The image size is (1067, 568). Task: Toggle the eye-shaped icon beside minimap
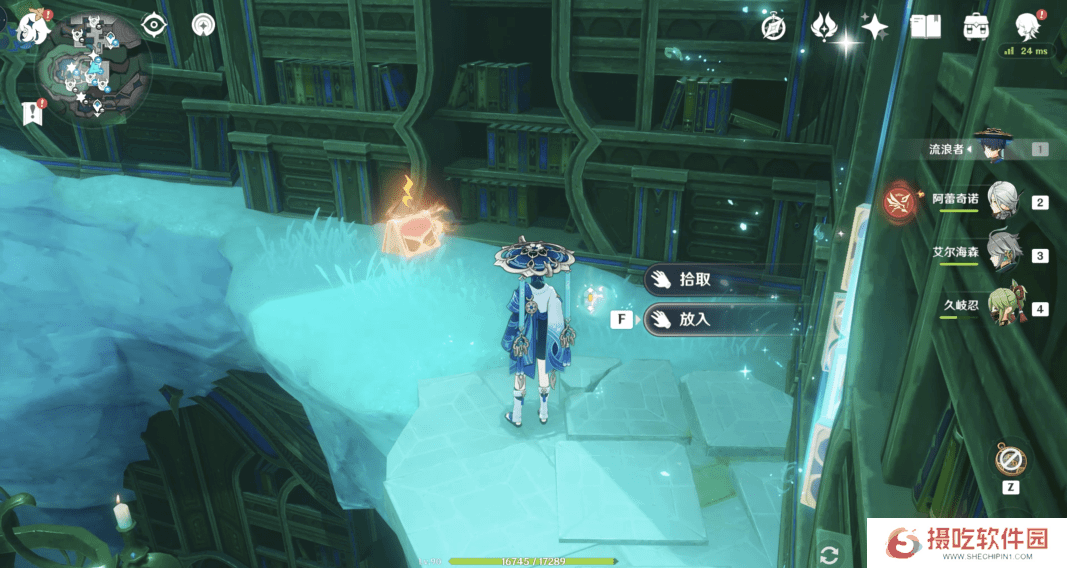pos(154,25)
